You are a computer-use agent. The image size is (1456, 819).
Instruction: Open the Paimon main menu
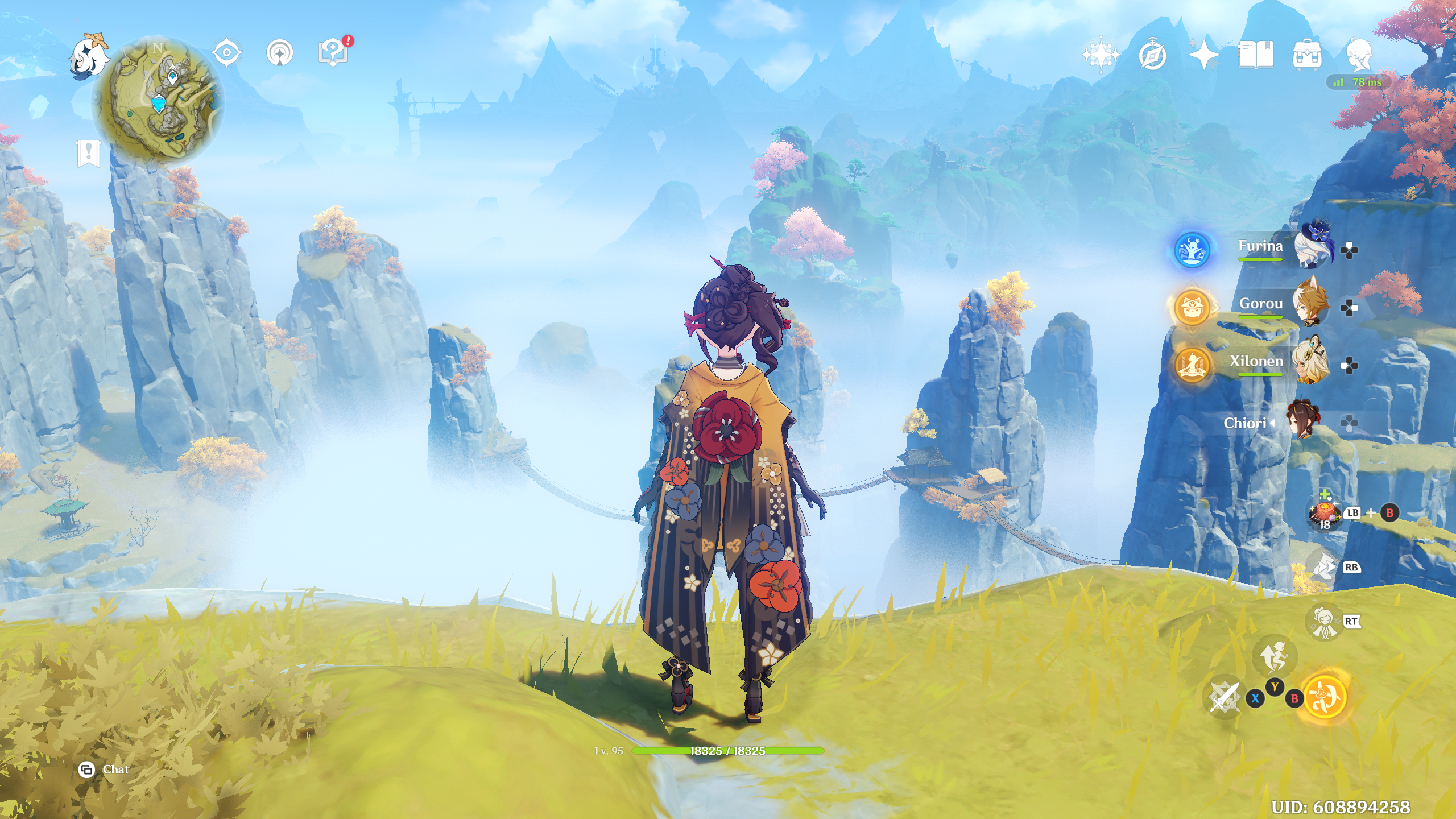[89, 56]
